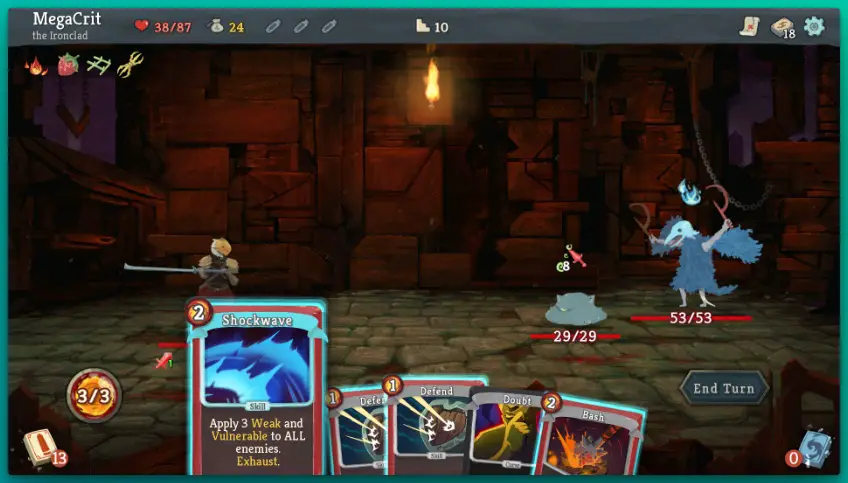Inspect the Burning Blood flame relic
Screen dimensions: 848x483
(36, 66)
